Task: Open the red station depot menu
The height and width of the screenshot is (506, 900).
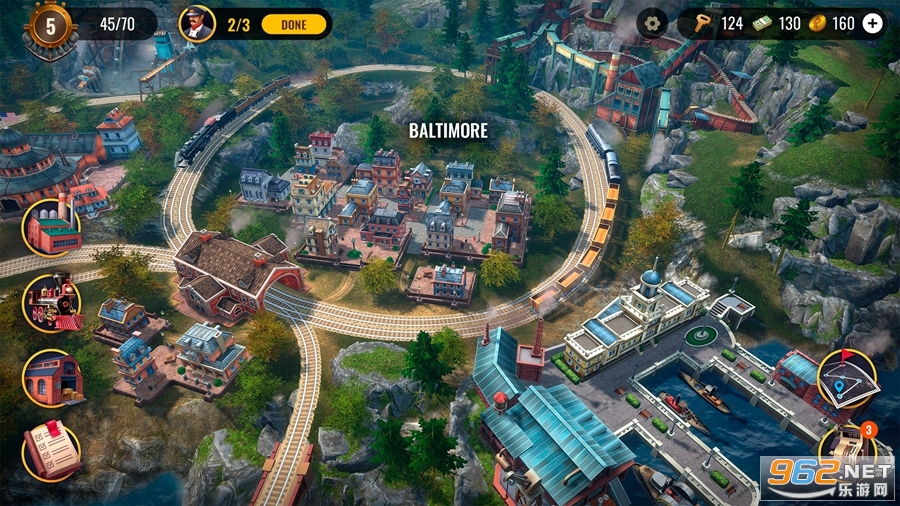Action: 52,377
